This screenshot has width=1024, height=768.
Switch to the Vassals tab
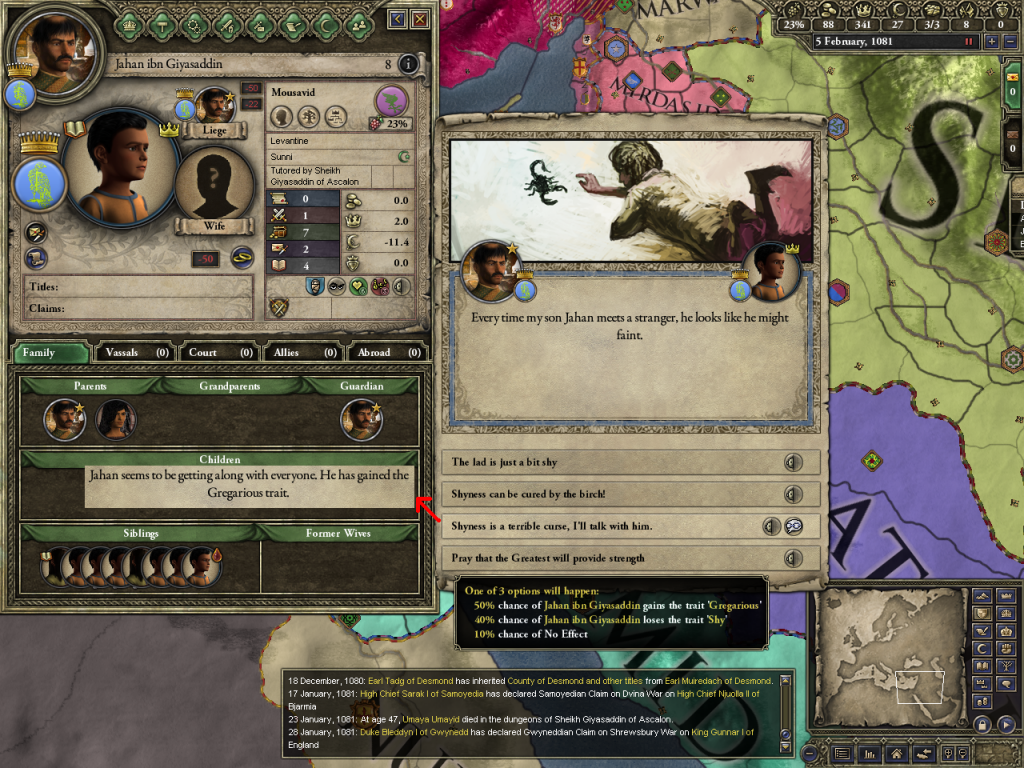tap(134, 352)
